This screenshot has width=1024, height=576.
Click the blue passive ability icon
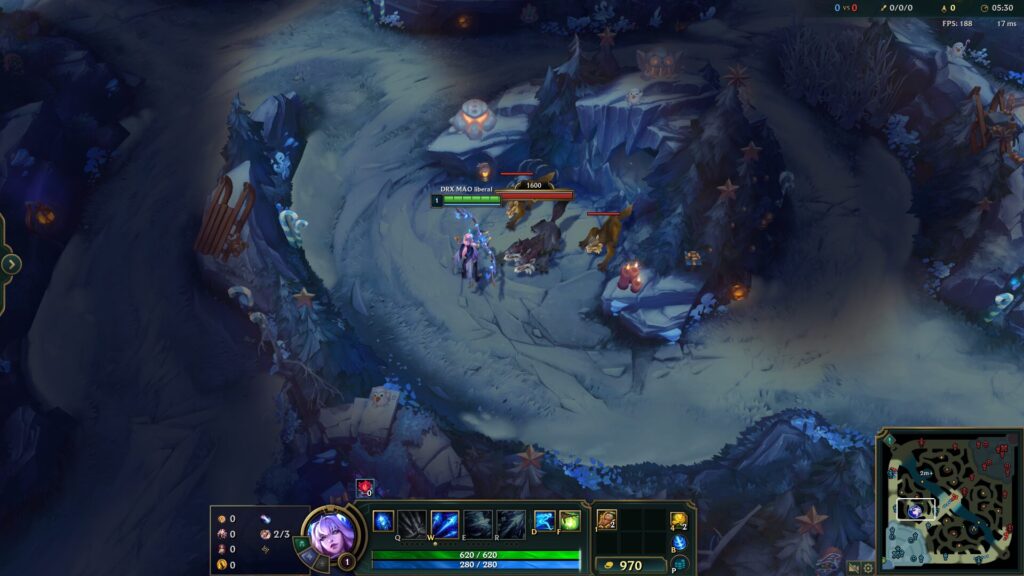coord(382,521)
